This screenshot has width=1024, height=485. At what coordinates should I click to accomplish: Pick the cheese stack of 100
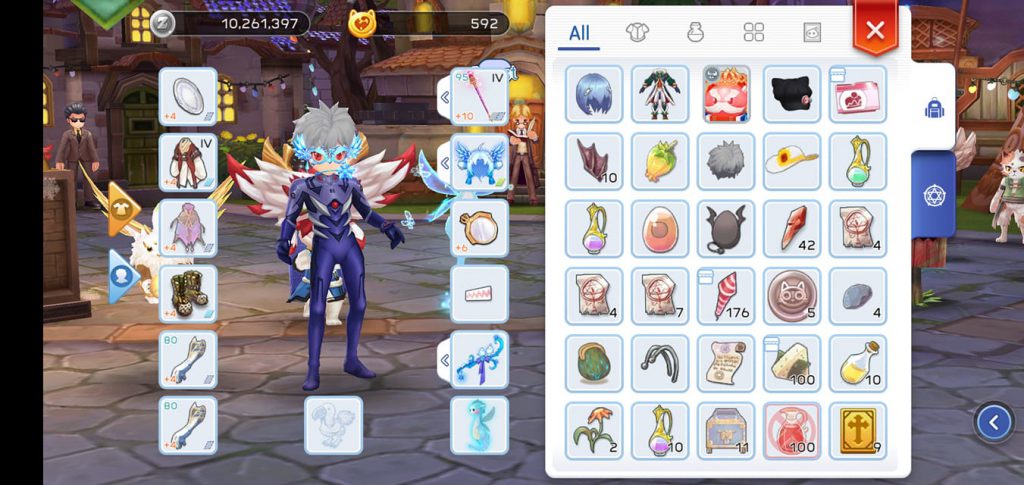point(792,362)
